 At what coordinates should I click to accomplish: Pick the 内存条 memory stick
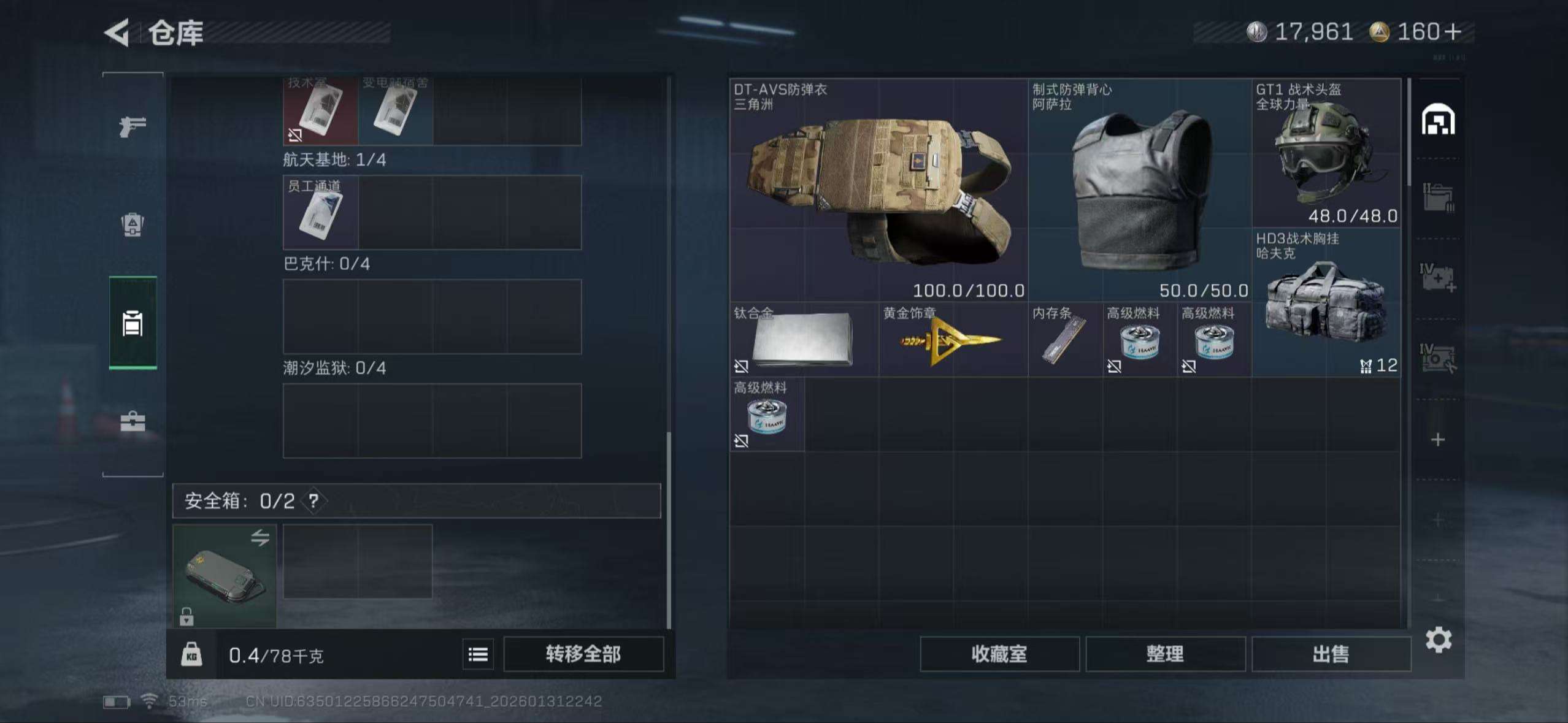[1065, 339]
